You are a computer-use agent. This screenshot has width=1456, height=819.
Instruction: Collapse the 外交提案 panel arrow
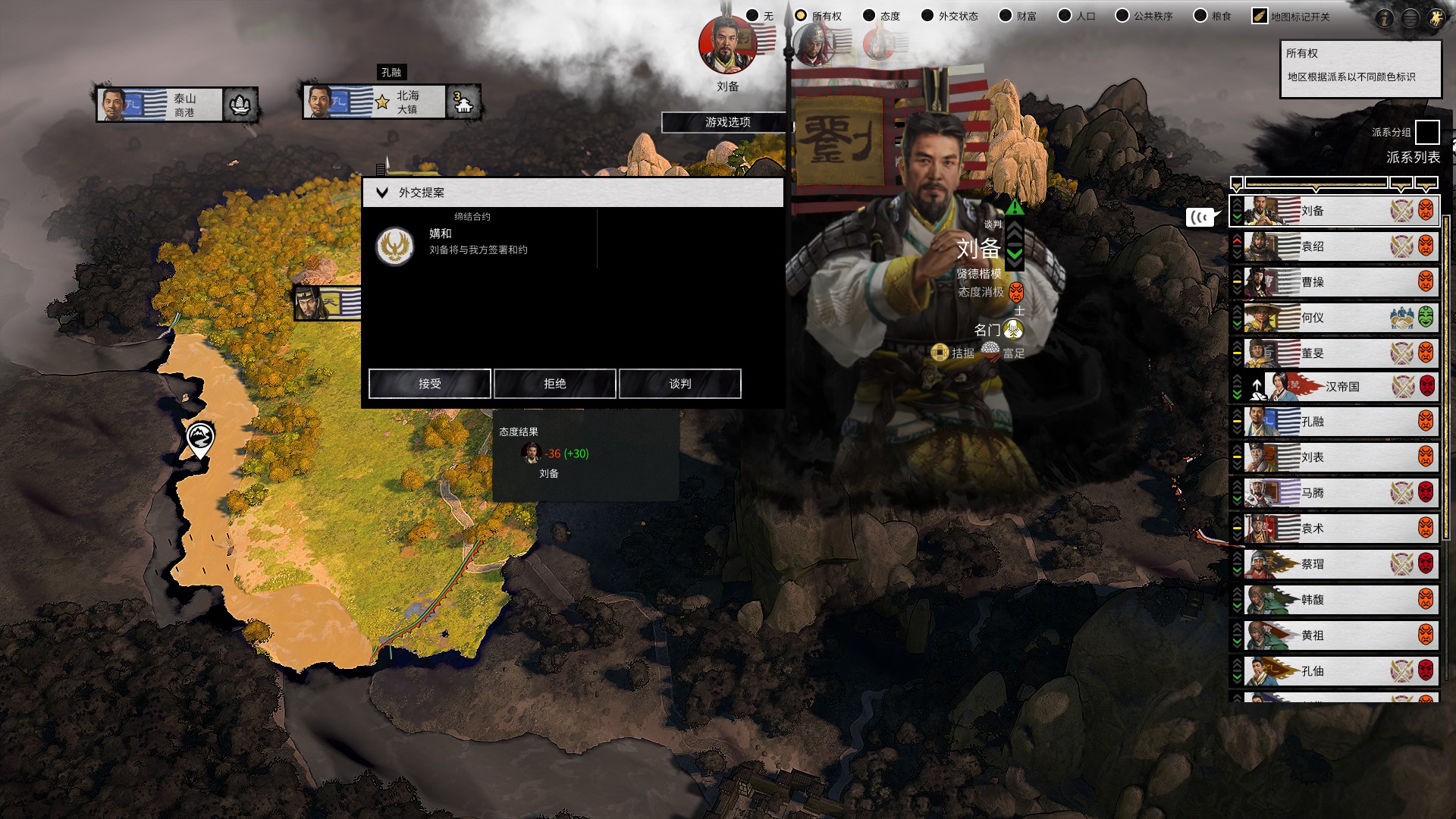point(382,193)
